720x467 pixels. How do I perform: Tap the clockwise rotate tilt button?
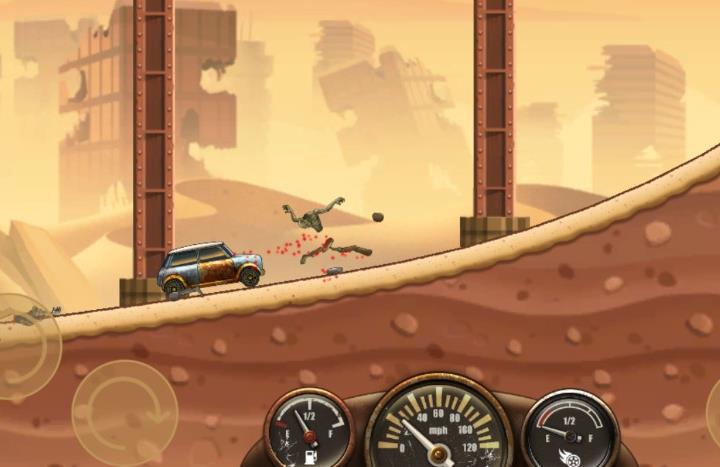(124, 411)
